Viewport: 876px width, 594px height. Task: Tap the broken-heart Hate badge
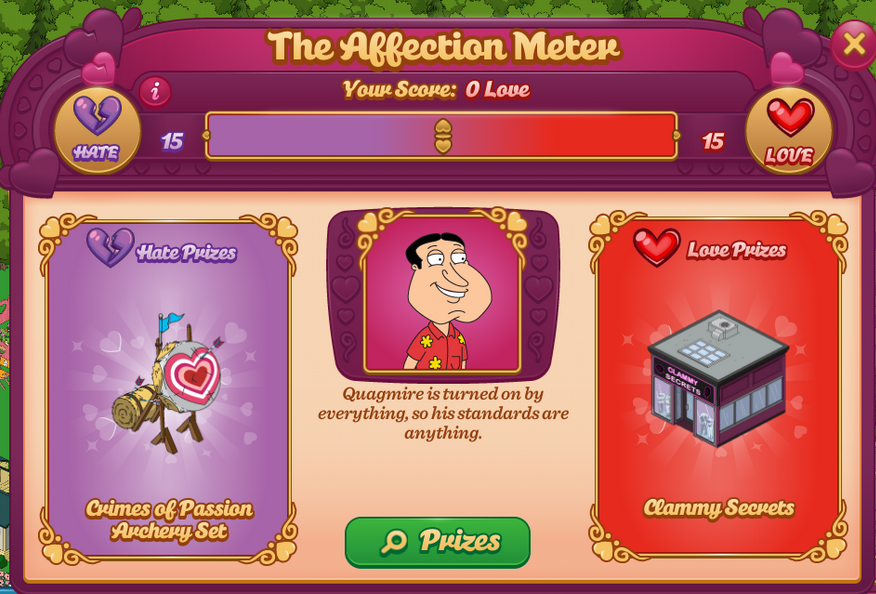(96, 130)
